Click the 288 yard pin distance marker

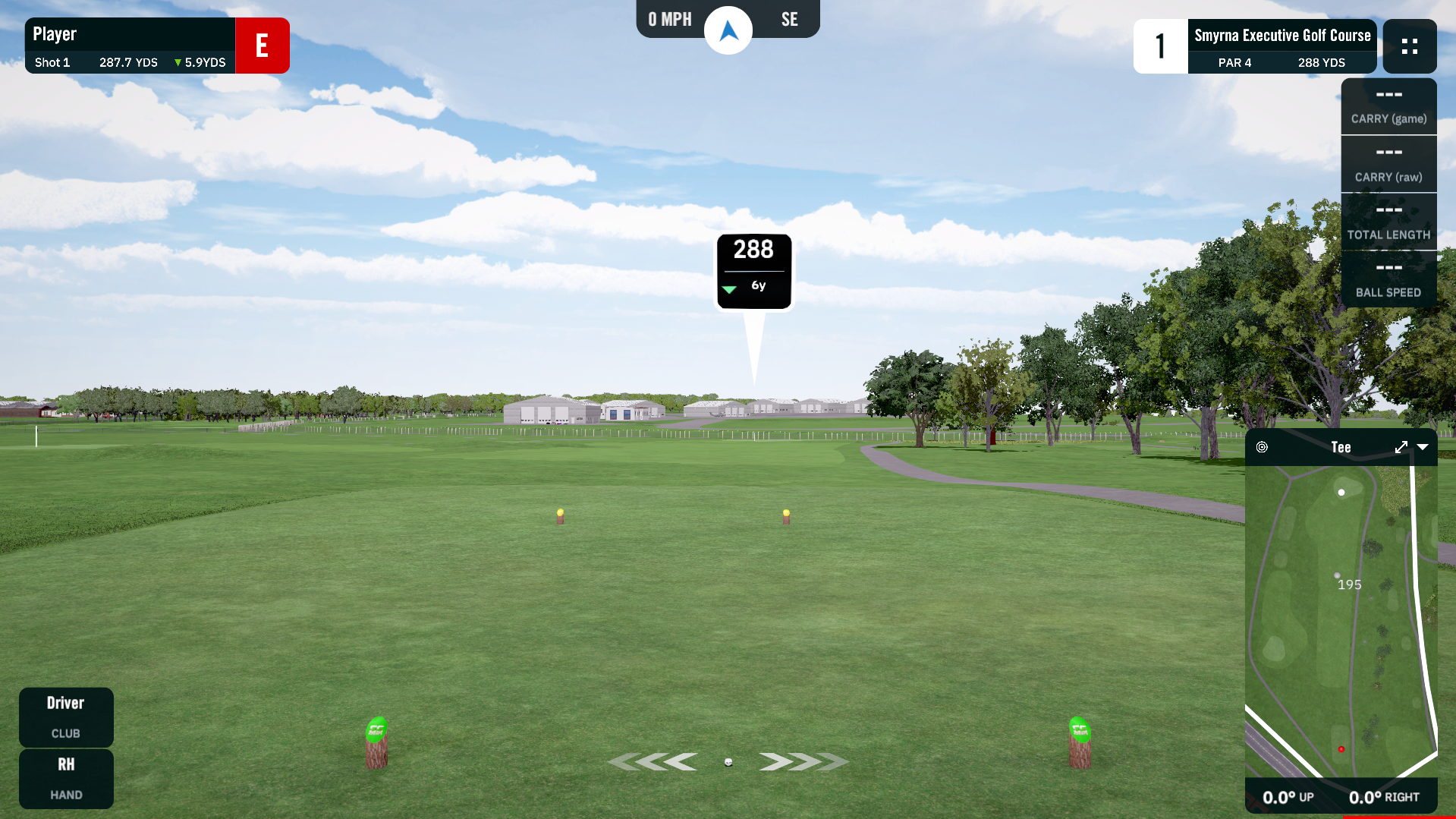[x=754, y=271]
